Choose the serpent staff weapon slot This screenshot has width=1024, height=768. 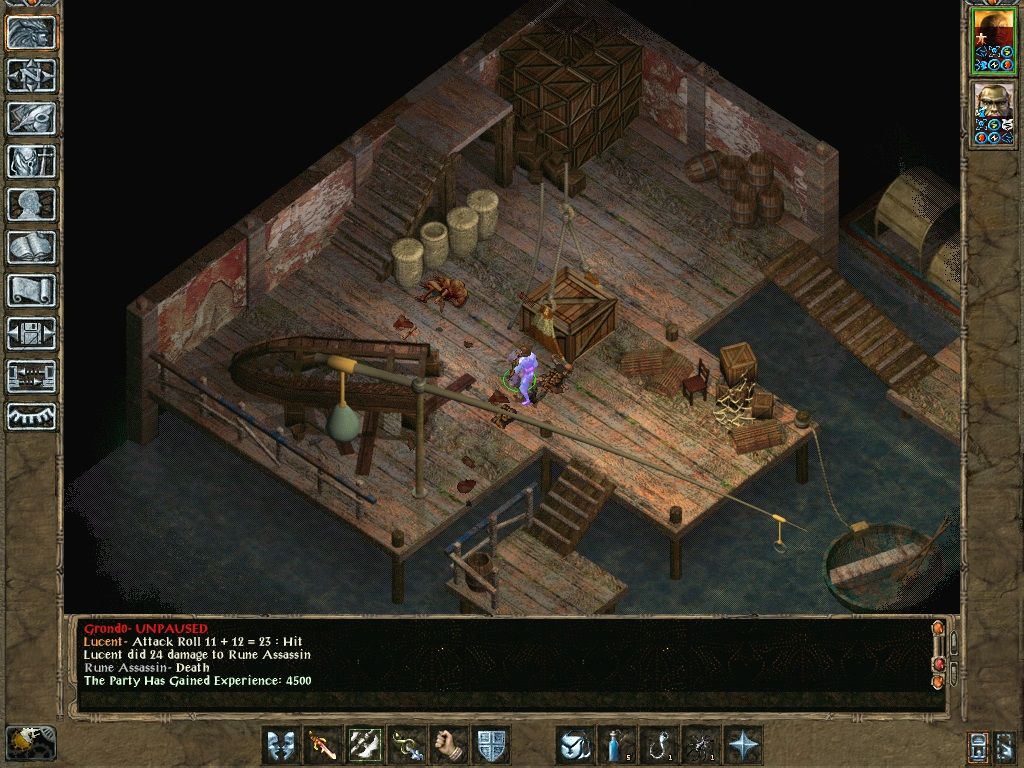pyautogui.click(x=407, y=745)
